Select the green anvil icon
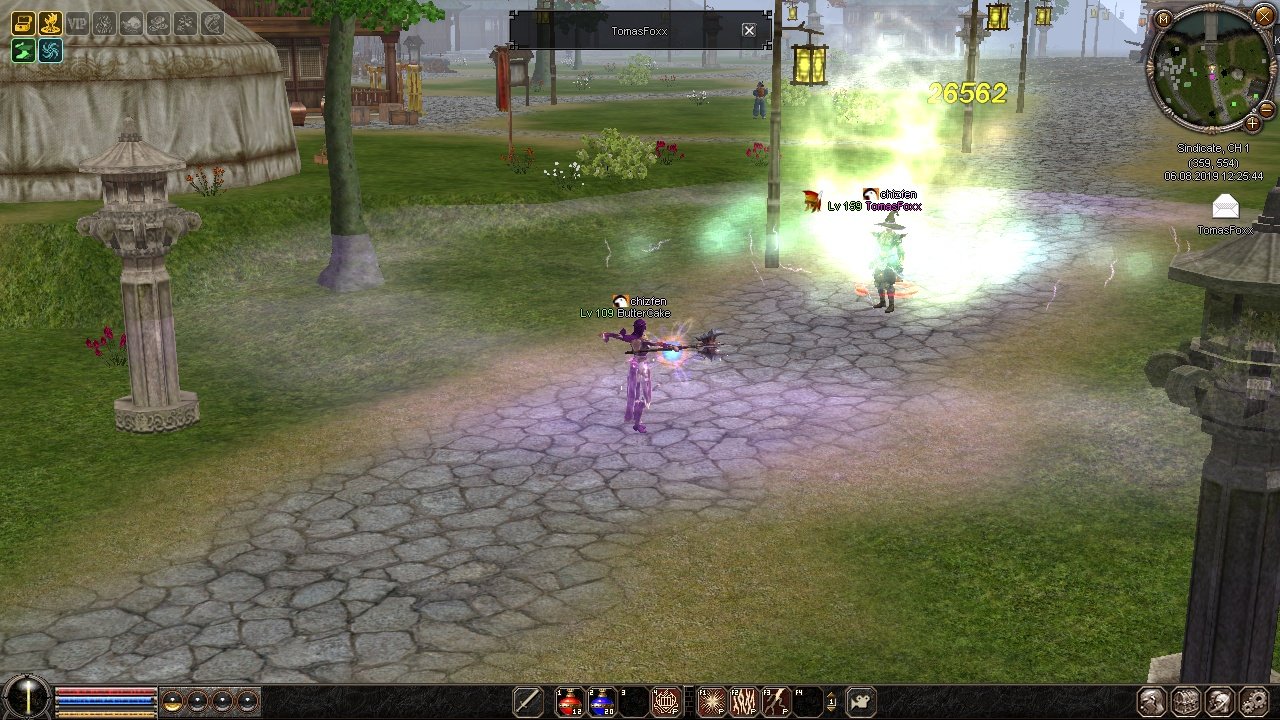Image resolution: width=1280 pixels, height=720 pixels. (23, 50)
